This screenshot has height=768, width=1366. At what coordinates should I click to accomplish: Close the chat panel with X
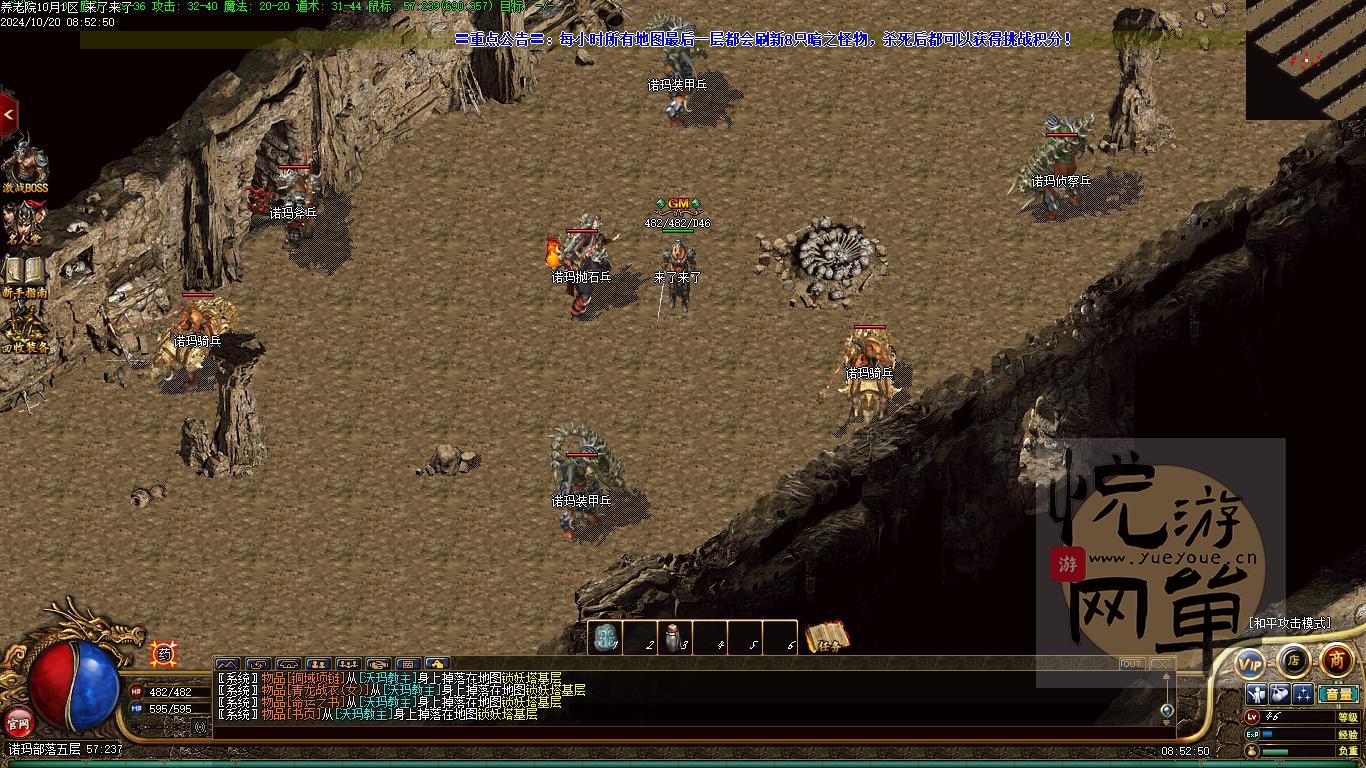1160,663
